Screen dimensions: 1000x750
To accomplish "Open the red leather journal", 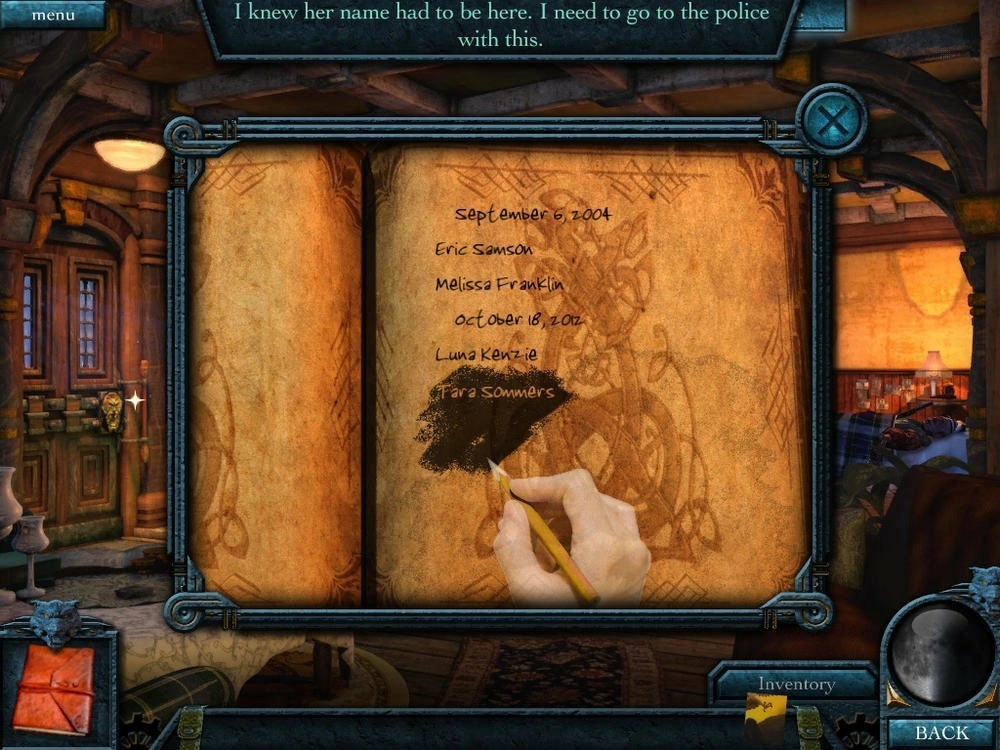I will (x=53, y=686).
